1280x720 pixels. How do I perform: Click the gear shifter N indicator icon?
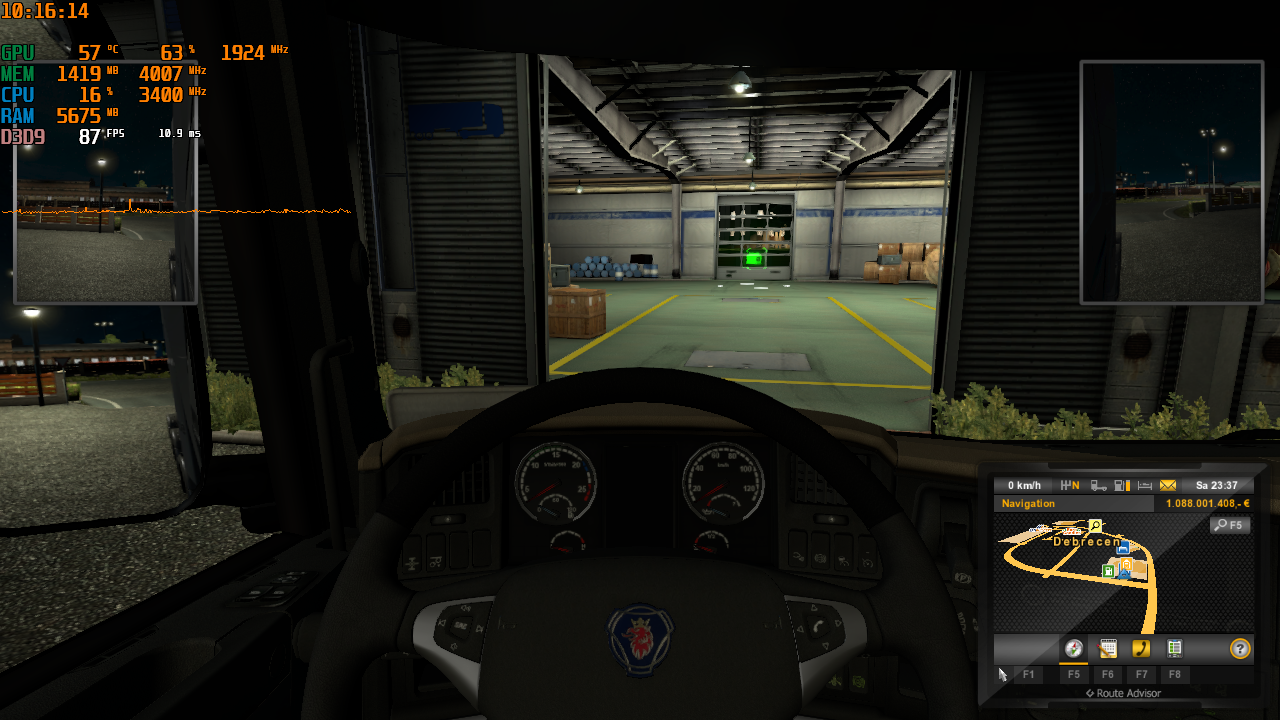1070,485
